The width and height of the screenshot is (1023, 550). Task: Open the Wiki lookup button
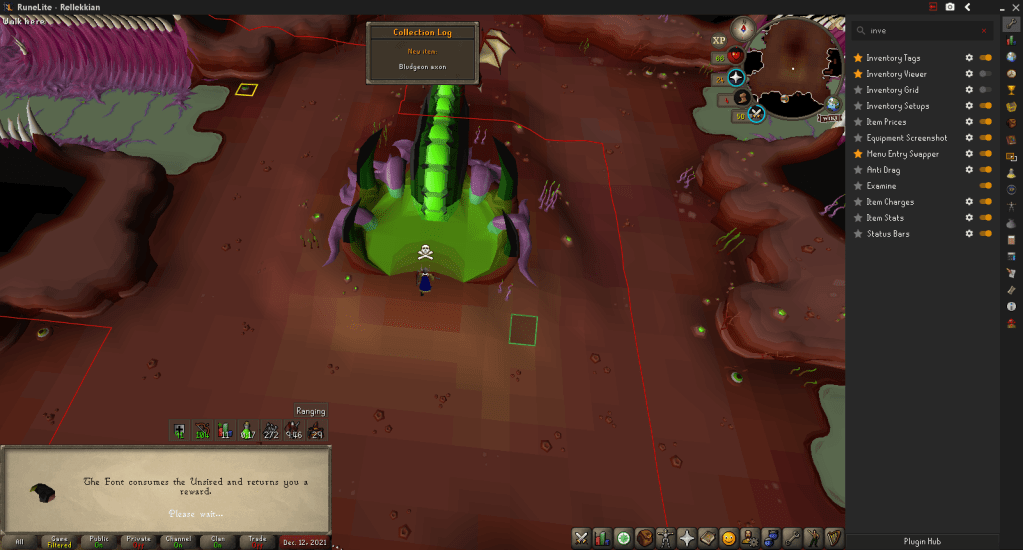(x=829, y=117)
